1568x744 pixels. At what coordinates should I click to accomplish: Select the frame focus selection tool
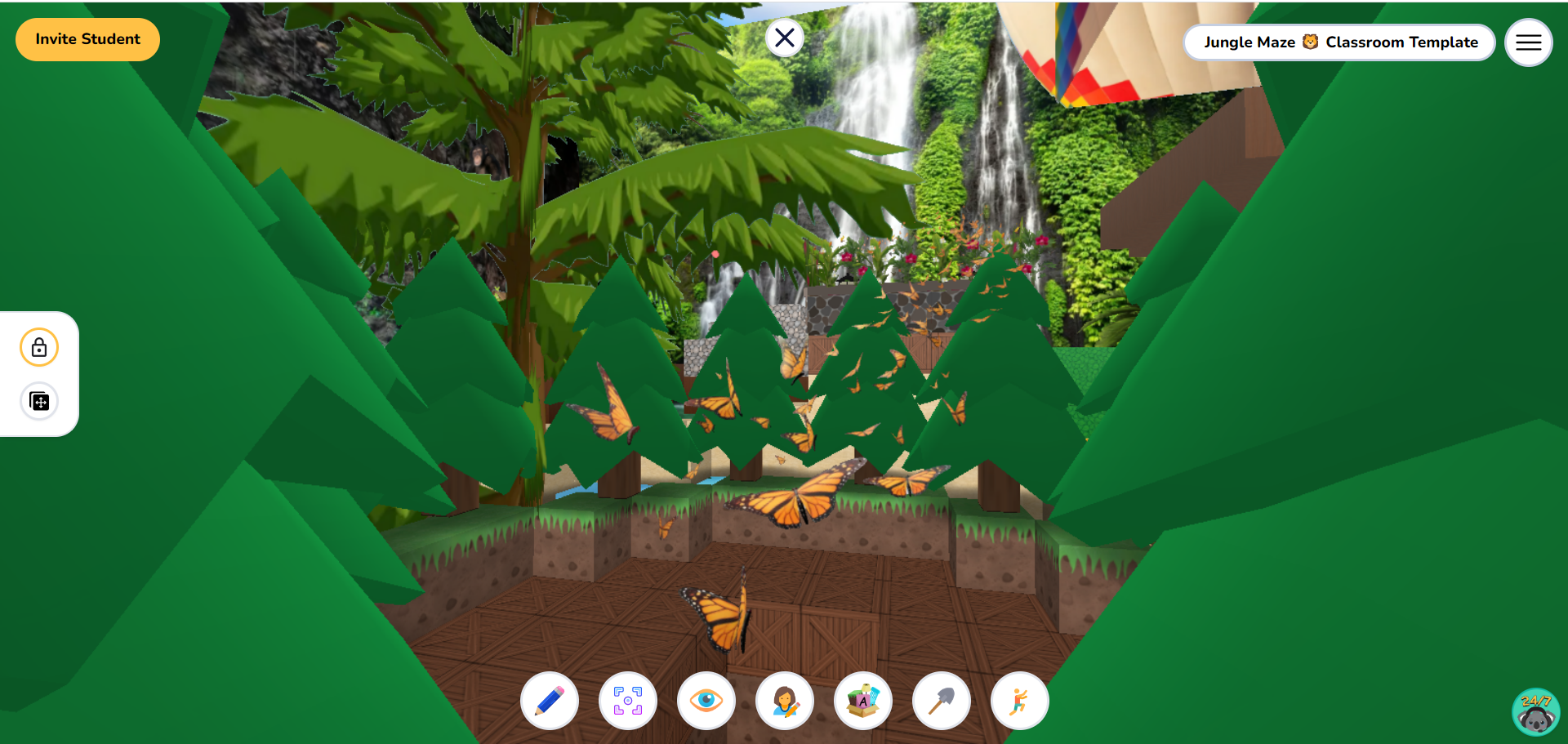click(x=627, y=701)
